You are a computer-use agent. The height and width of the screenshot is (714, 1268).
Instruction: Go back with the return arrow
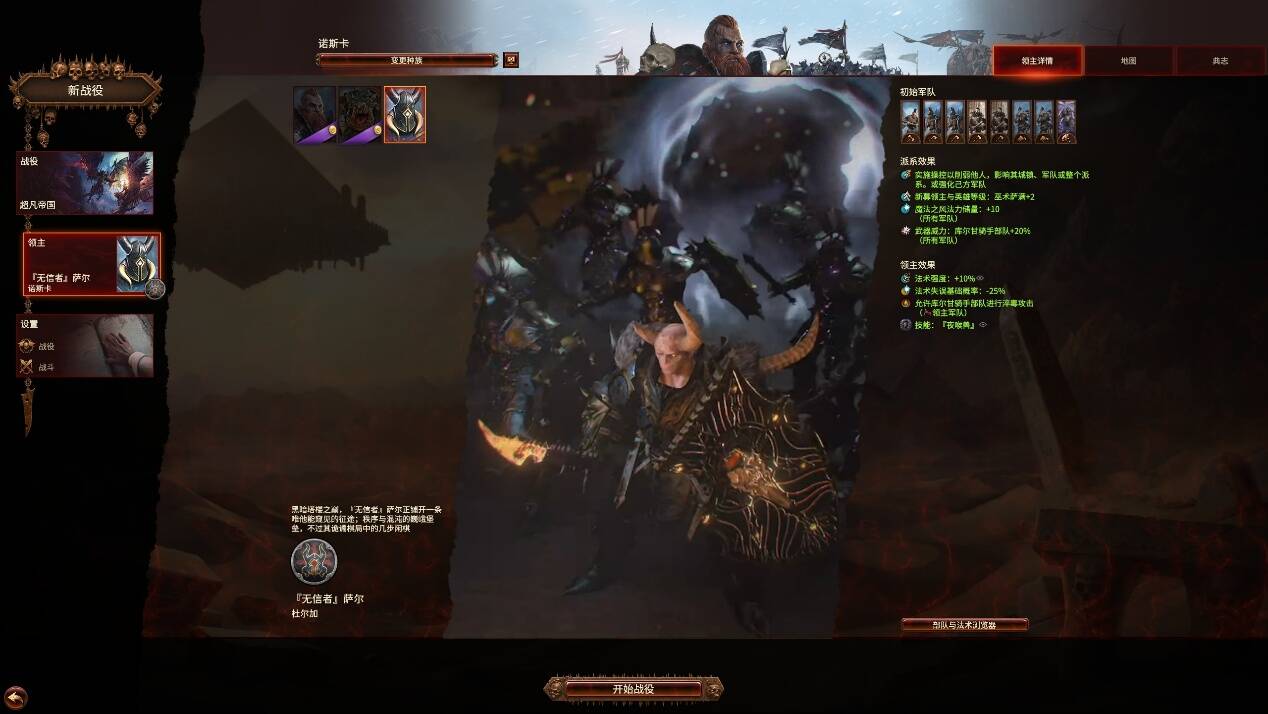pyautogui.click(x=15, y=697)
